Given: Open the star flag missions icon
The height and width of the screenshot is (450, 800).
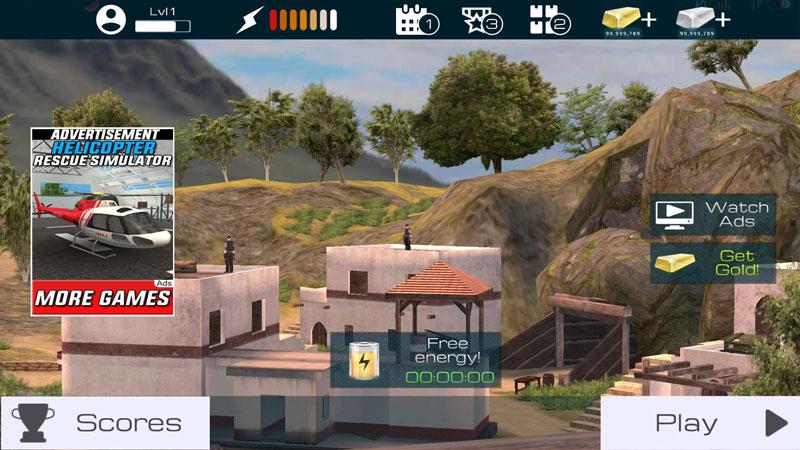Looking at the screenshot, I should pos(482,20).
